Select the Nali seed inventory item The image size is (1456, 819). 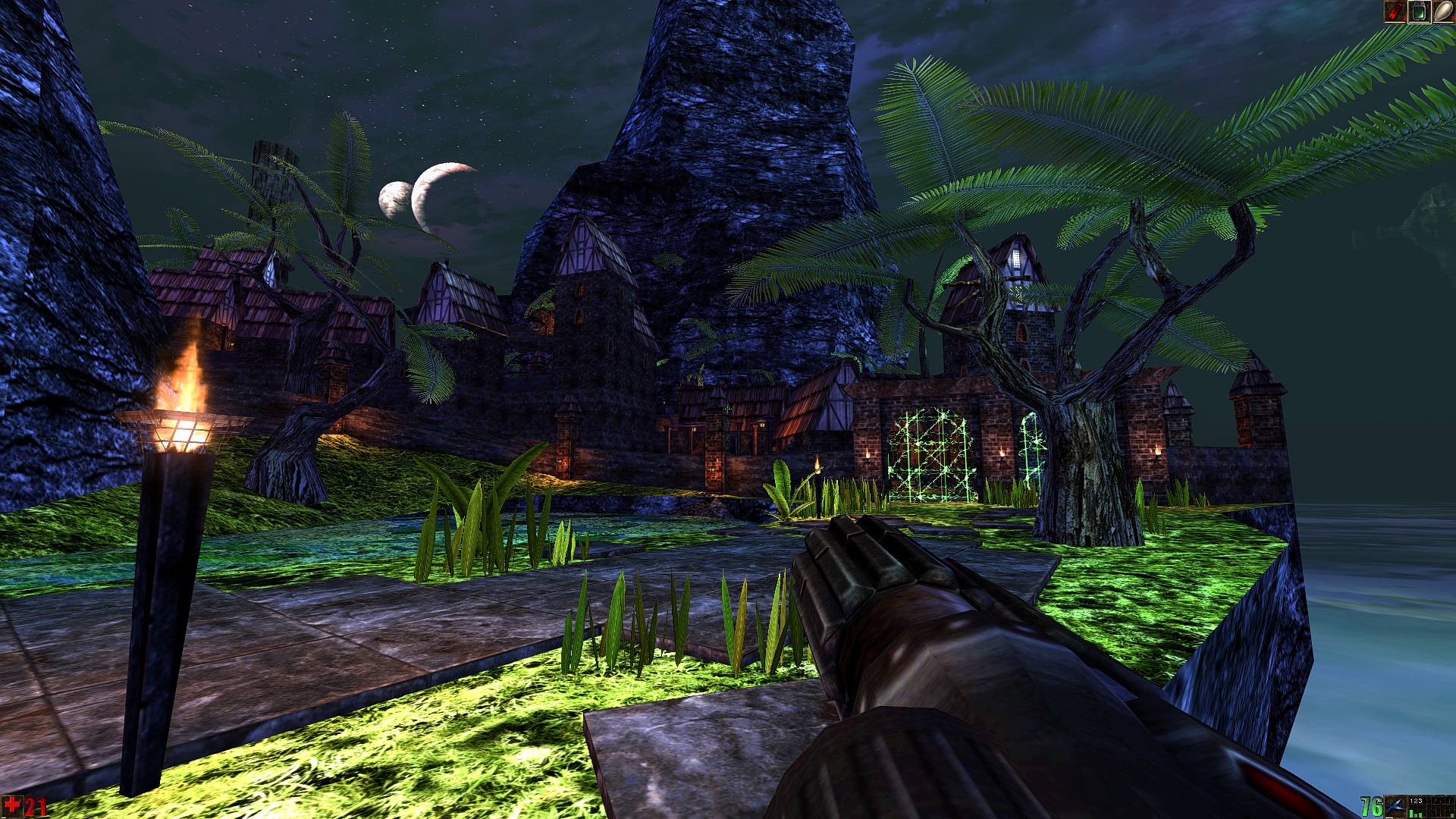[x=1442, y=11]
